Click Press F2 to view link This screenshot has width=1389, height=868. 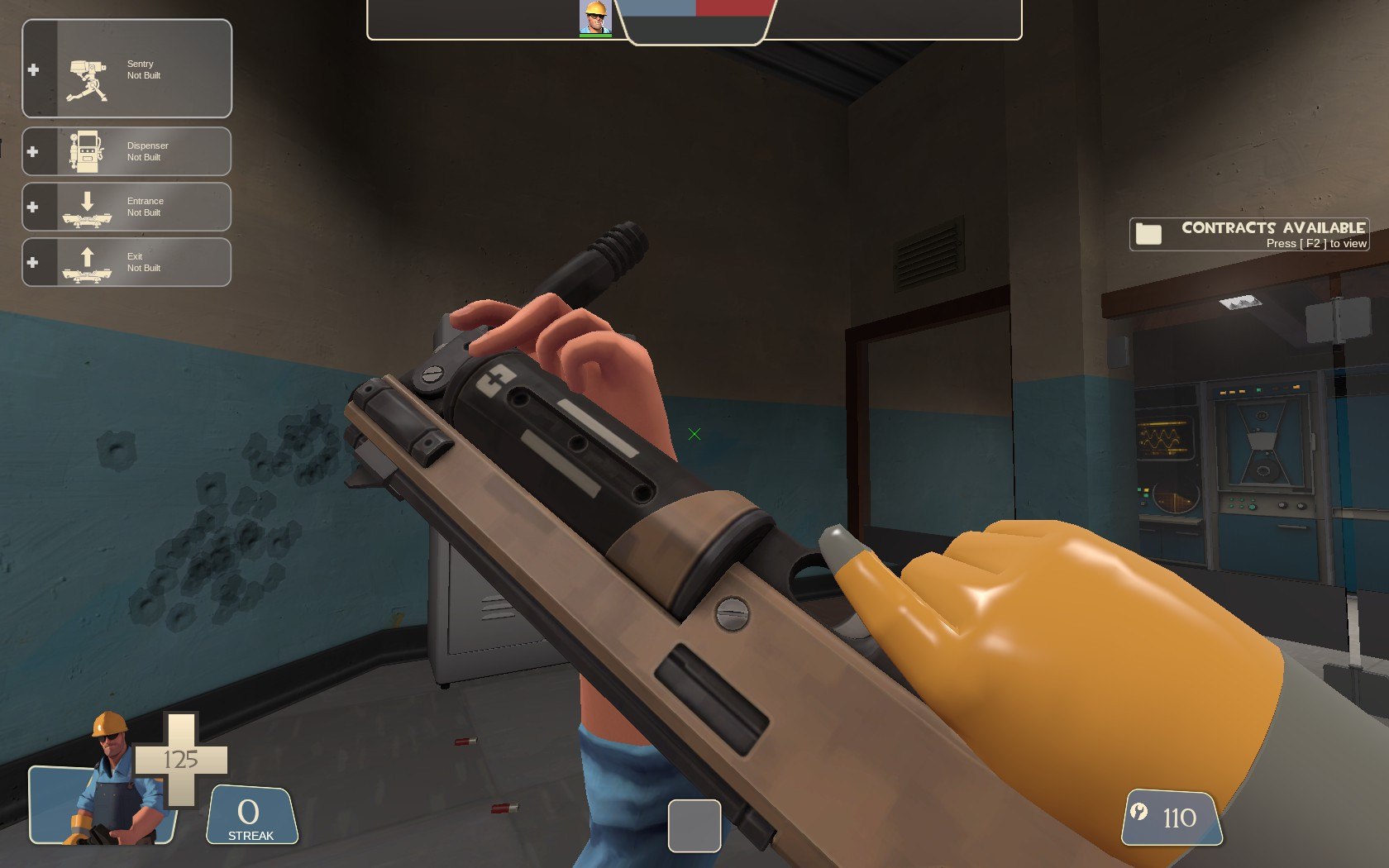[1316, 244]
